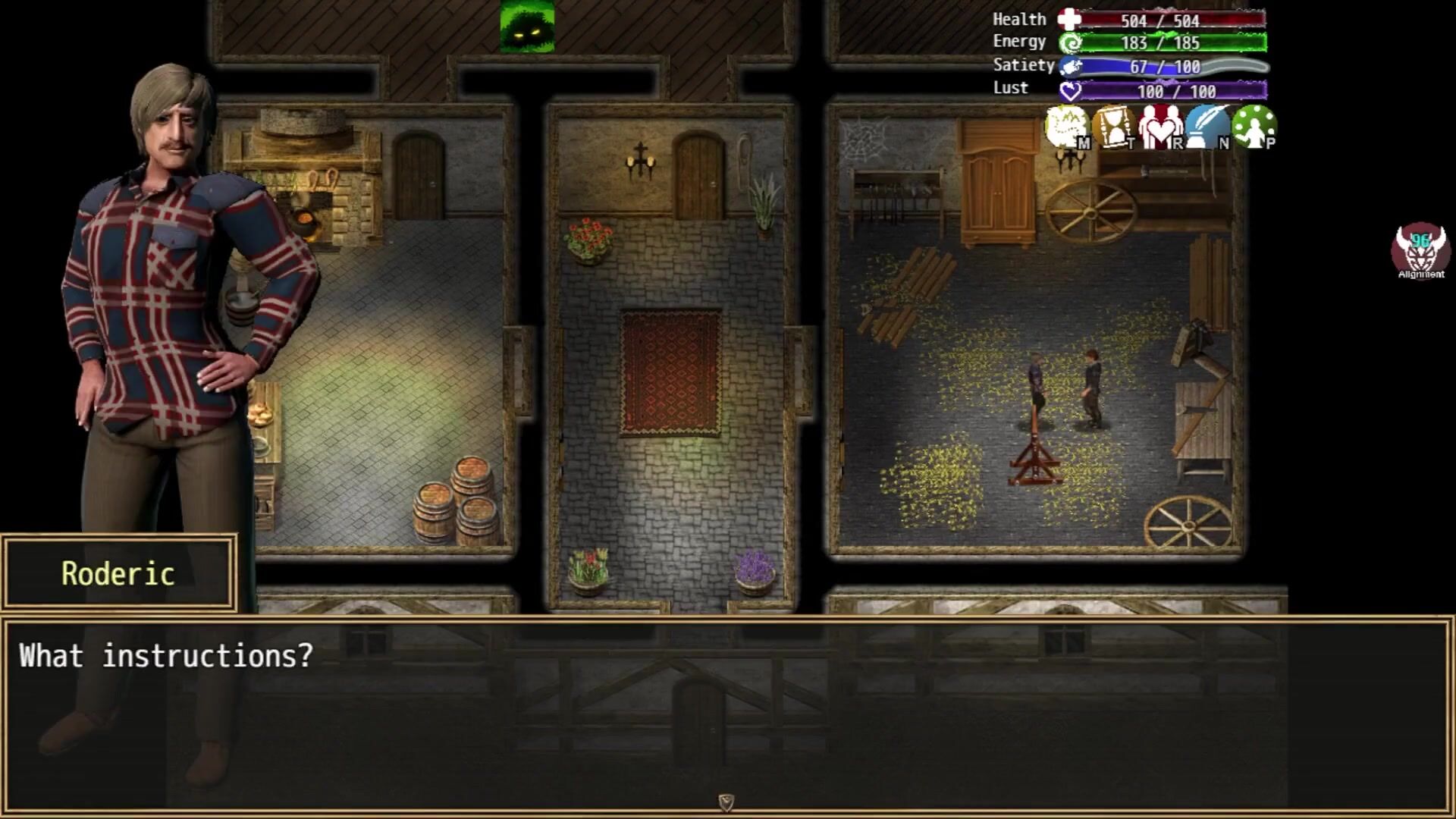Open the map icon marked M
This screenshot has height=819, width=1456.
pyautogui.click(x=1068, y=127)
